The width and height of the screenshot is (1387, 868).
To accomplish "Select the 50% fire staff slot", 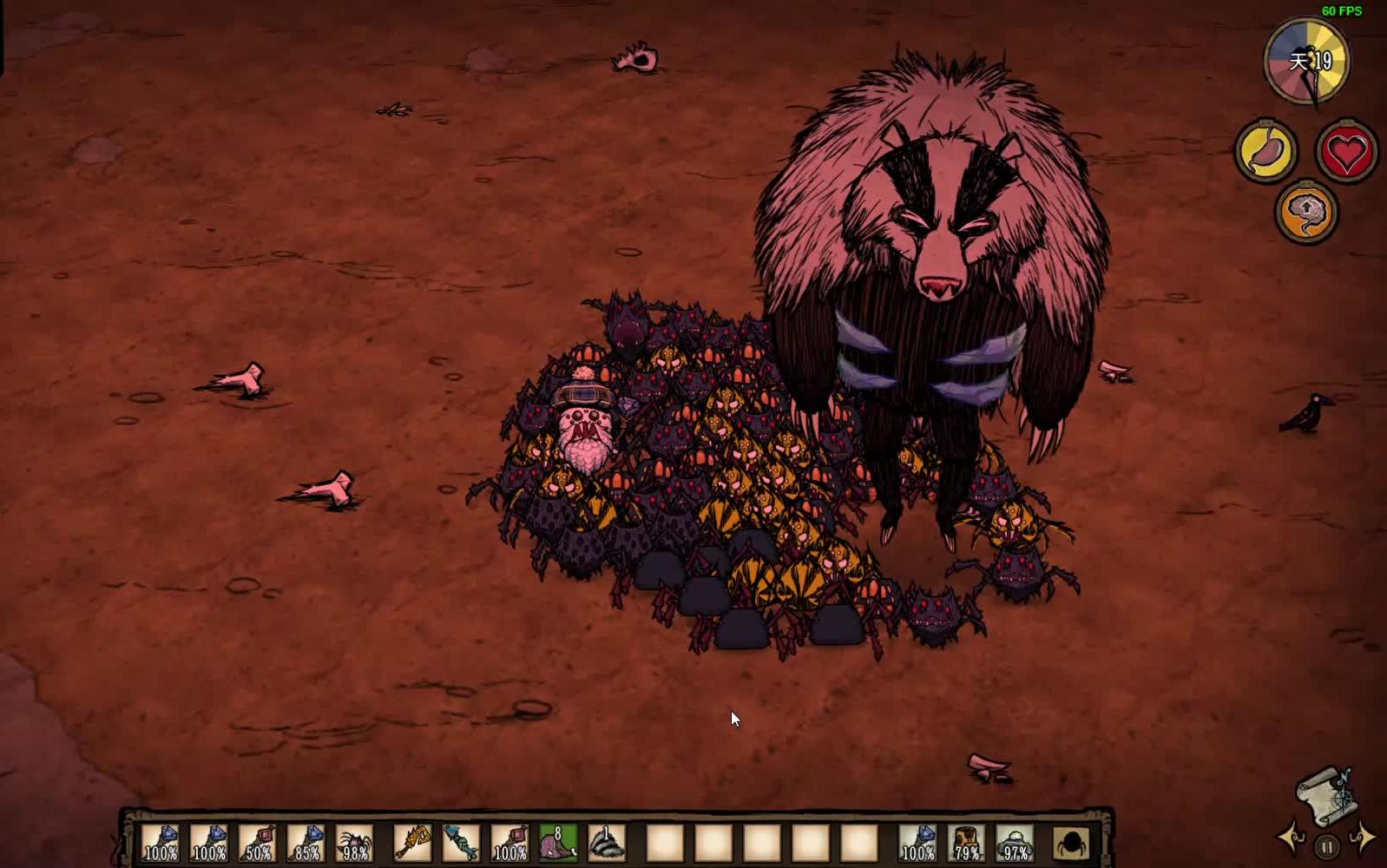I will 259,843.
